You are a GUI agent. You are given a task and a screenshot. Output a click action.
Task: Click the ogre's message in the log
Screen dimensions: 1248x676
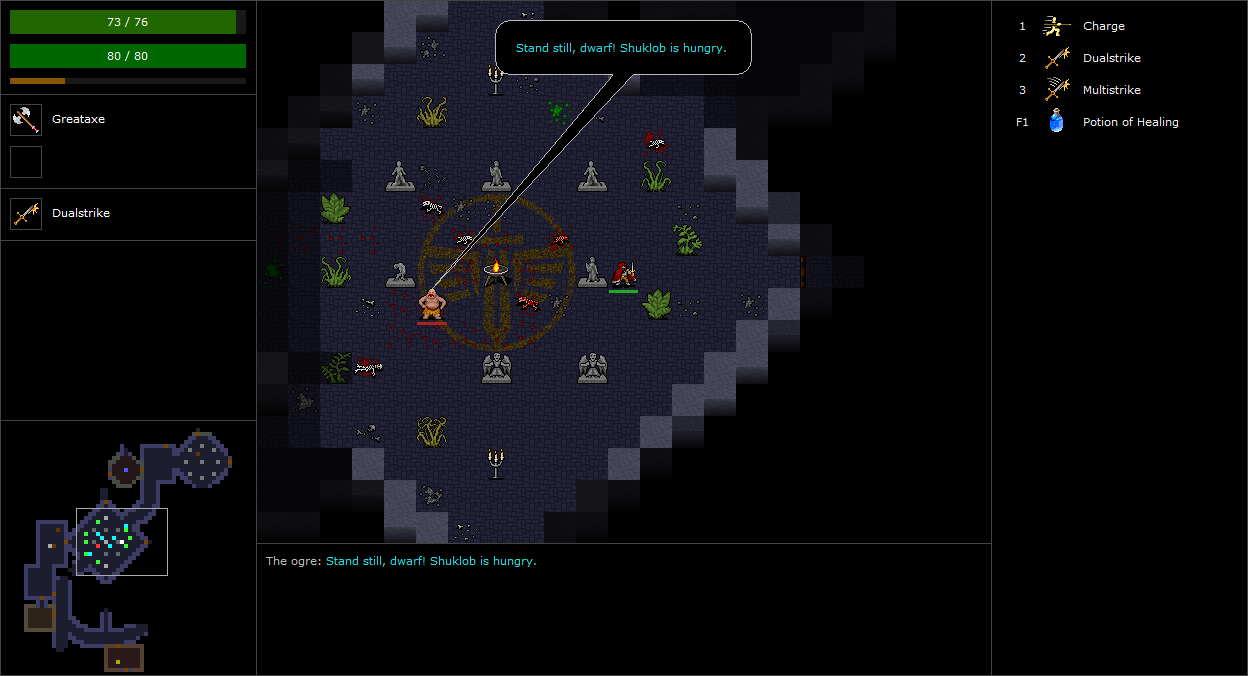(401, 561)
